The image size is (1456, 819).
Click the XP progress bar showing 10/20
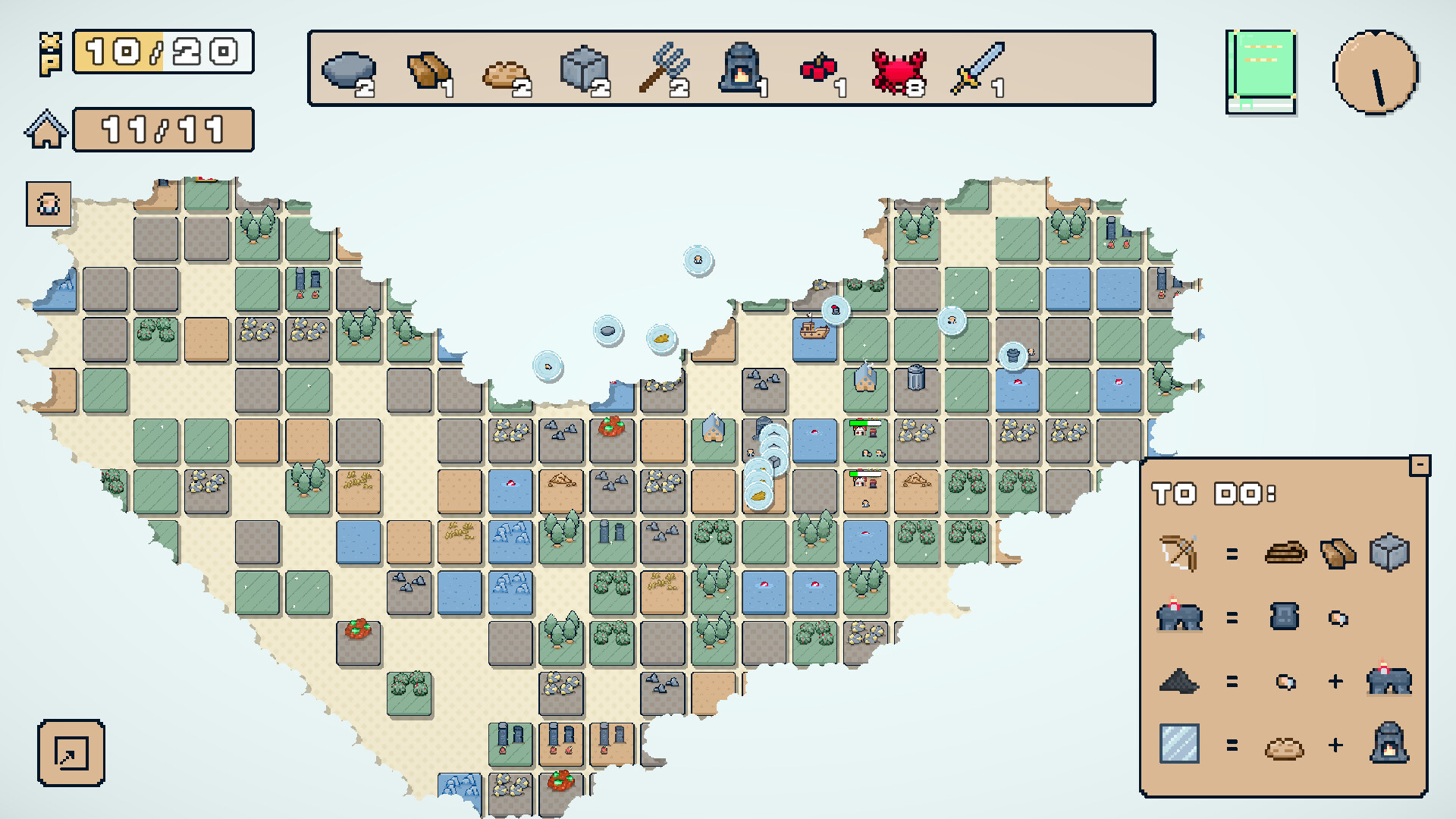pos(162,52)
